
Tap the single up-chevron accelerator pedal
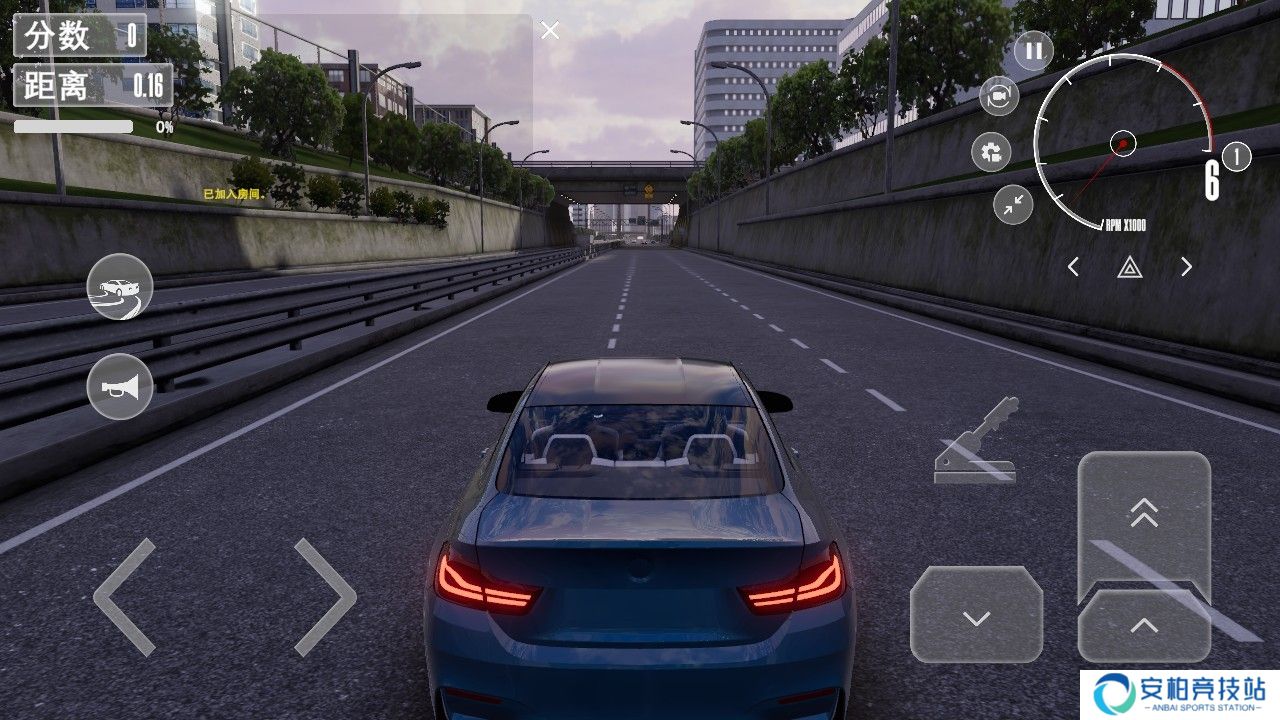pos(1144,627)
